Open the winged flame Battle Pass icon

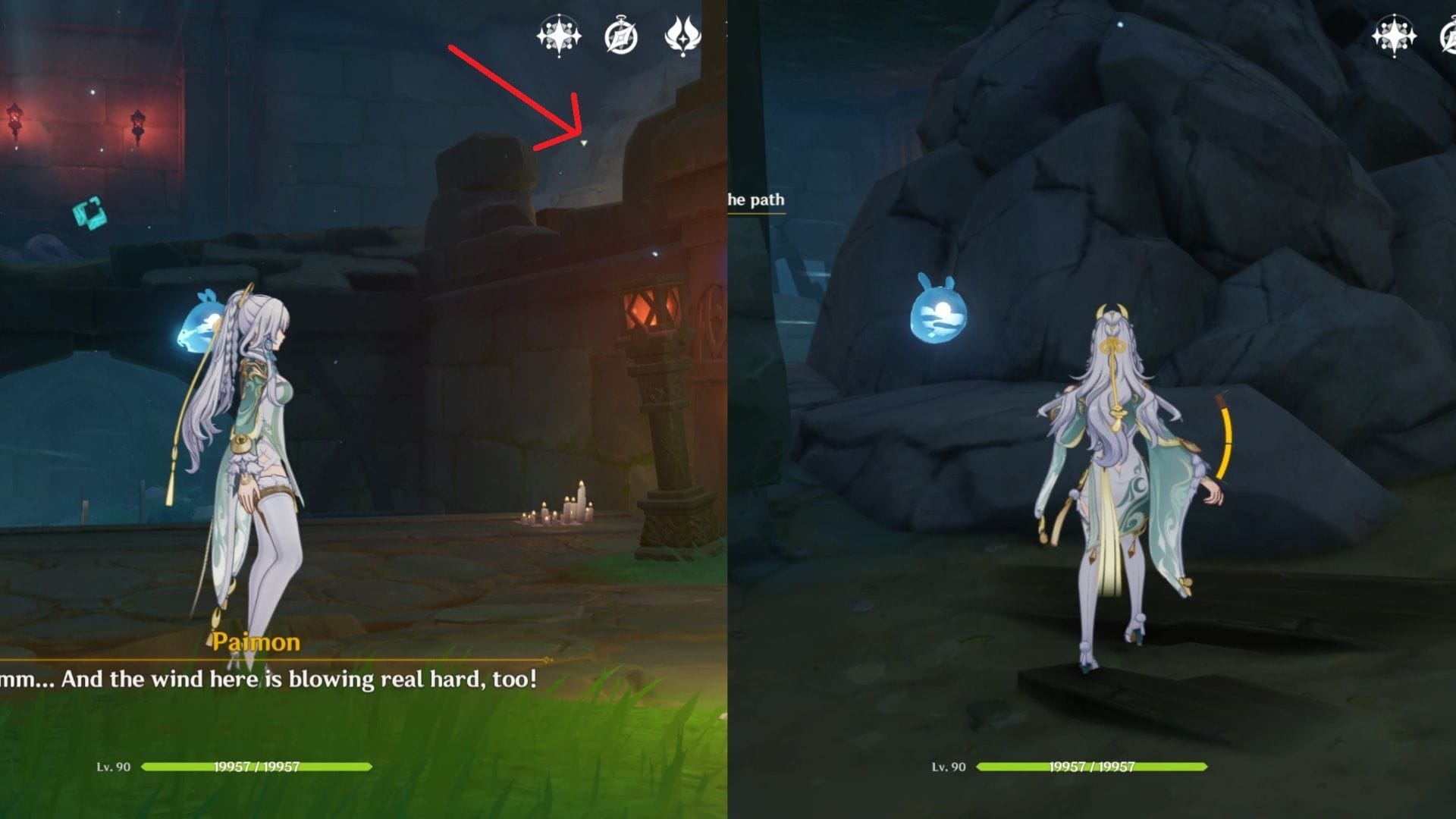pos(682,36)
